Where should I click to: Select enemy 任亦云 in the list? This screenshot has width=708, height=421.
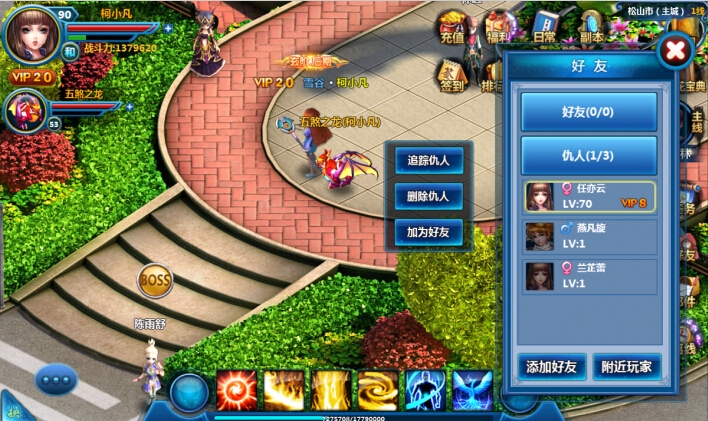tap(590, 197)
